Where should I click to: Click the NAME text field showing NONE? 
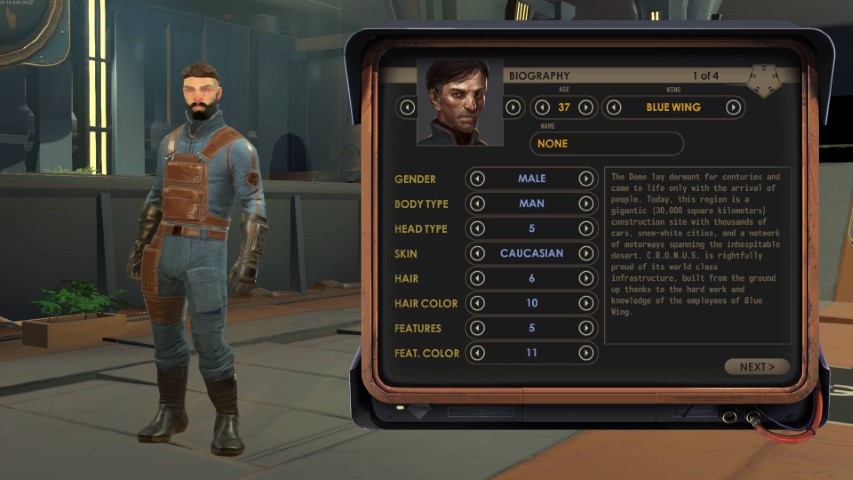606,144
